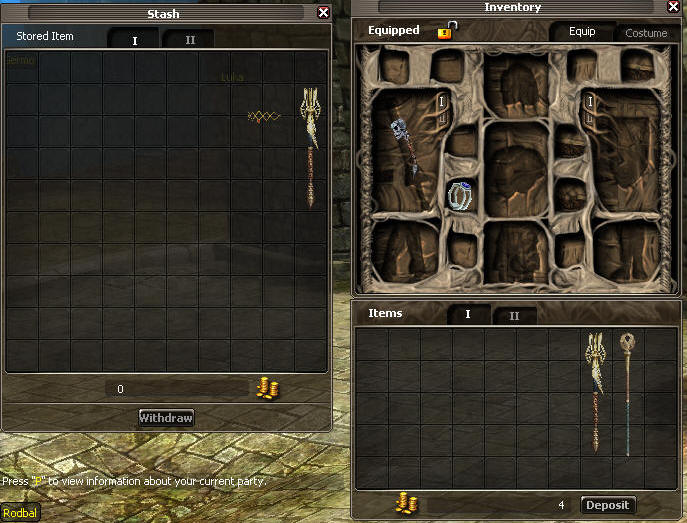This screenshot has height=523, width=687.
Task: Select Stash storage tab I
Action: pos(135,41)
